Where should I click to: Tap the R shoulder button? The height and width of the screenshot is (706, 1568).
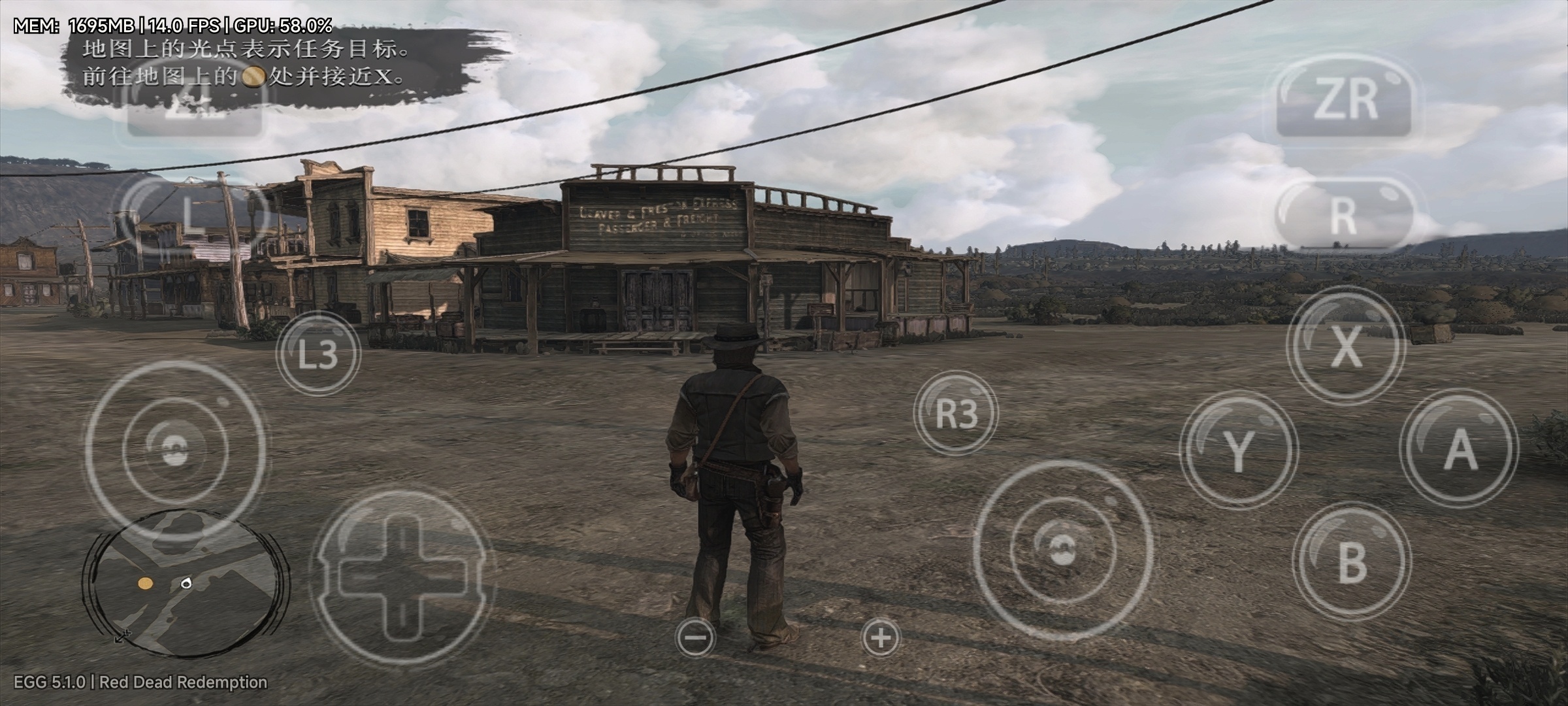click(1343, 214)
